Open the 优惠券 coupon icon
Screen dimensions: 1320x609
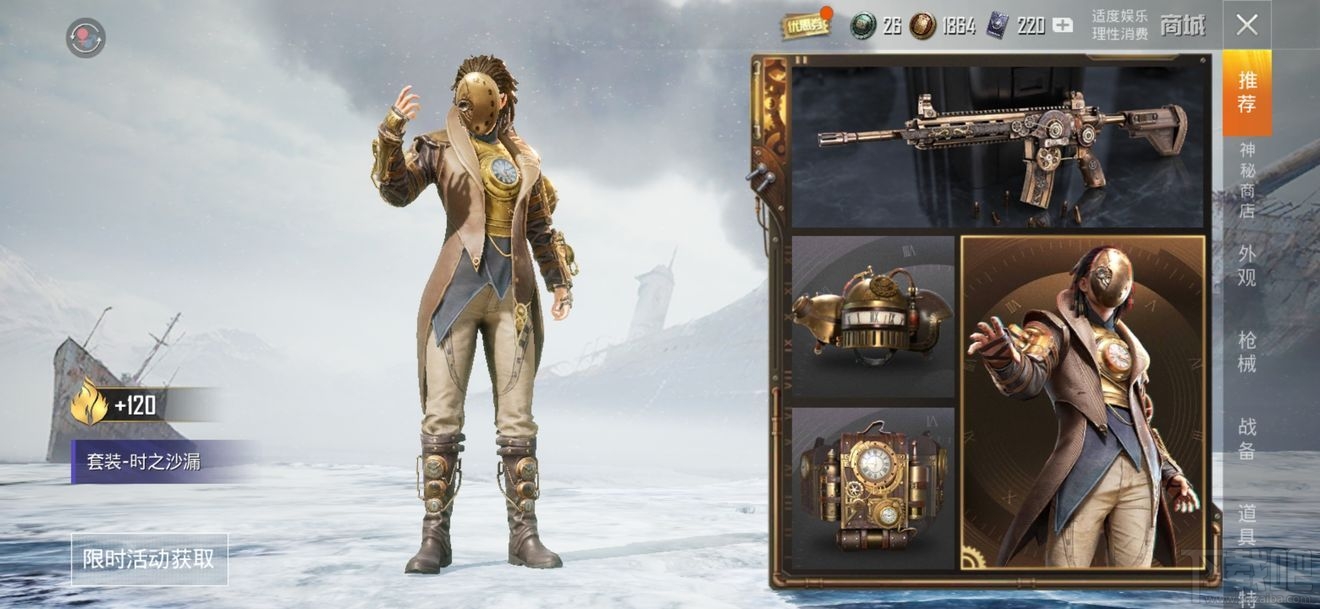pyautogui.click(x=805, y=26)
